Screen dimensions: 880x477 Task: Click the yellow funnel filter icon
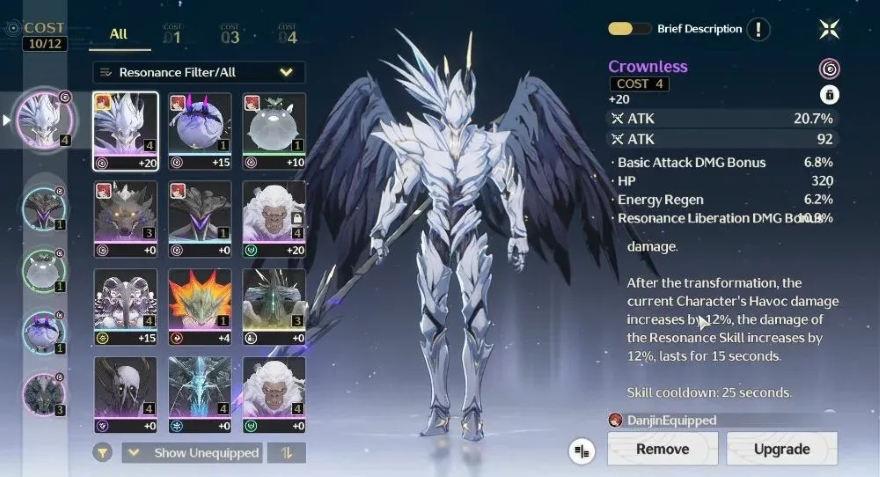(x=102, y=453)
